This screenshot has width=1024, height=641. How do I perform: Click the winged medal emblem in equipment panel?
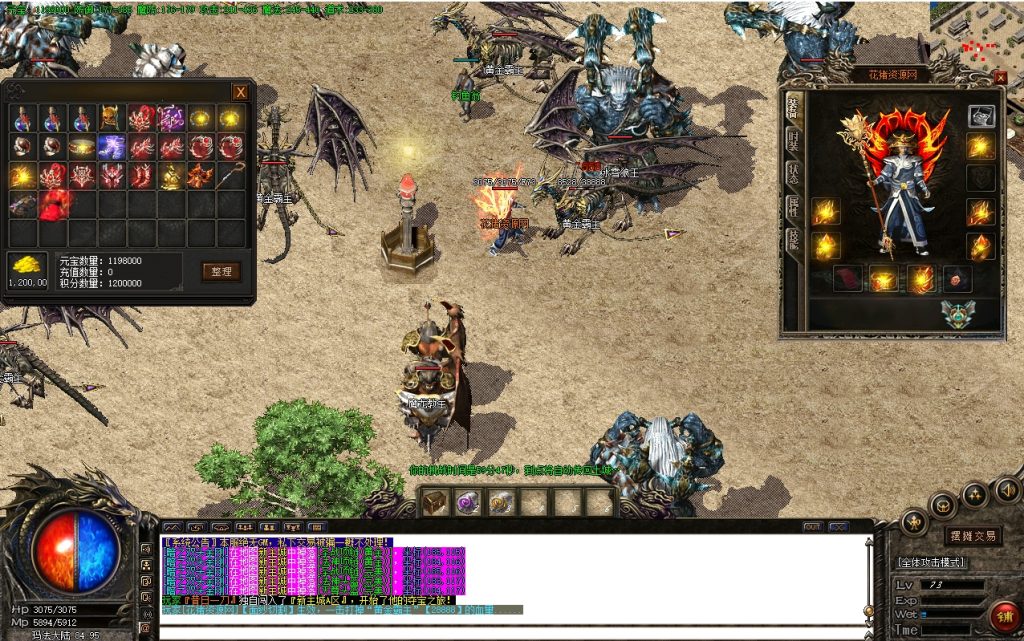pyautogui.click(x=956, y=314)
